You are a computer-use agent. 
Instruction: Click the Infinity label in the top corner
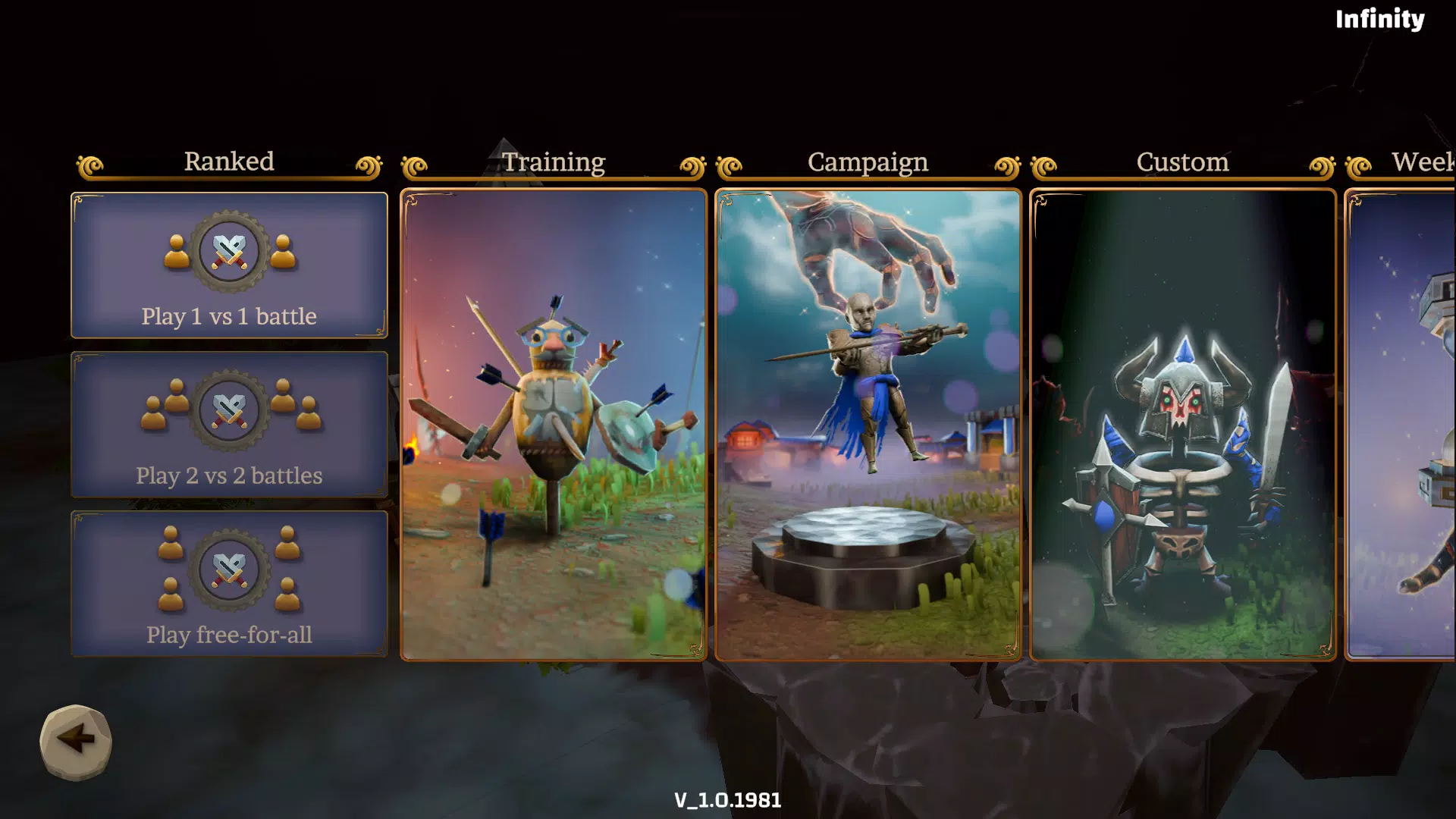[1380, 20]
